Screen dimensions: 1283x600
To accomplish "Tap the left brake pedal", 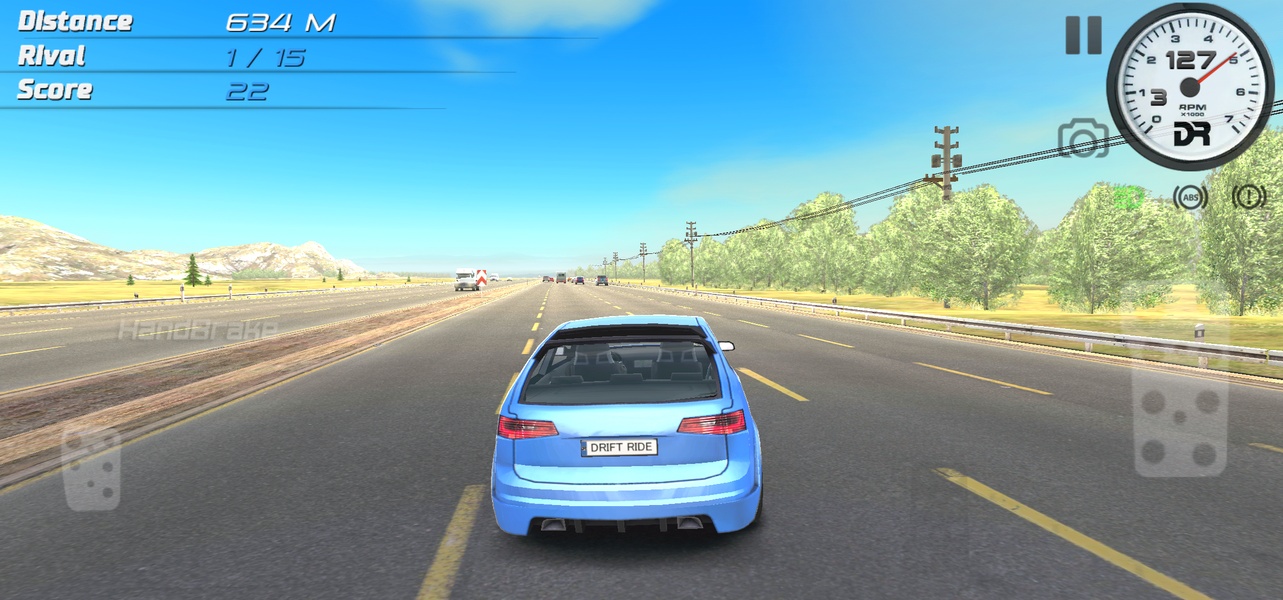I will tap(92, 467).
